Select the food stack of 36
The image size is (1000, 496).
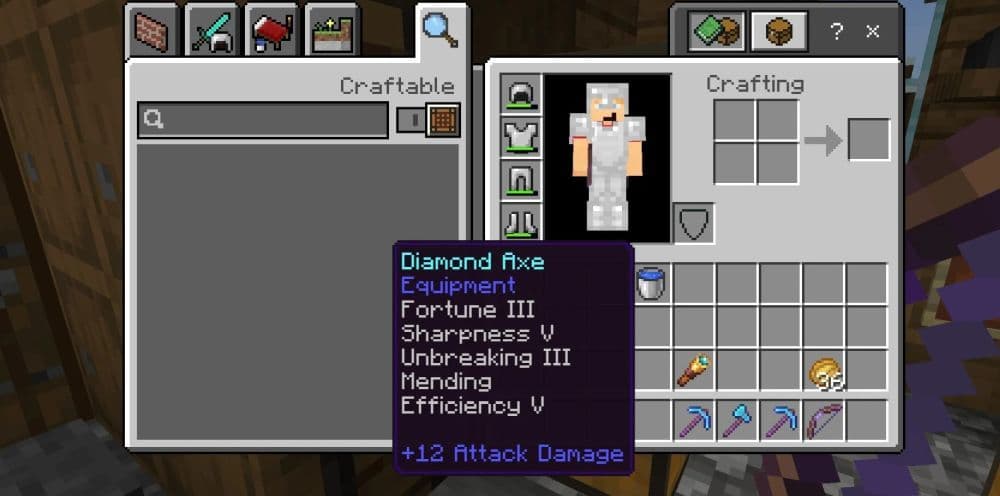825,372
